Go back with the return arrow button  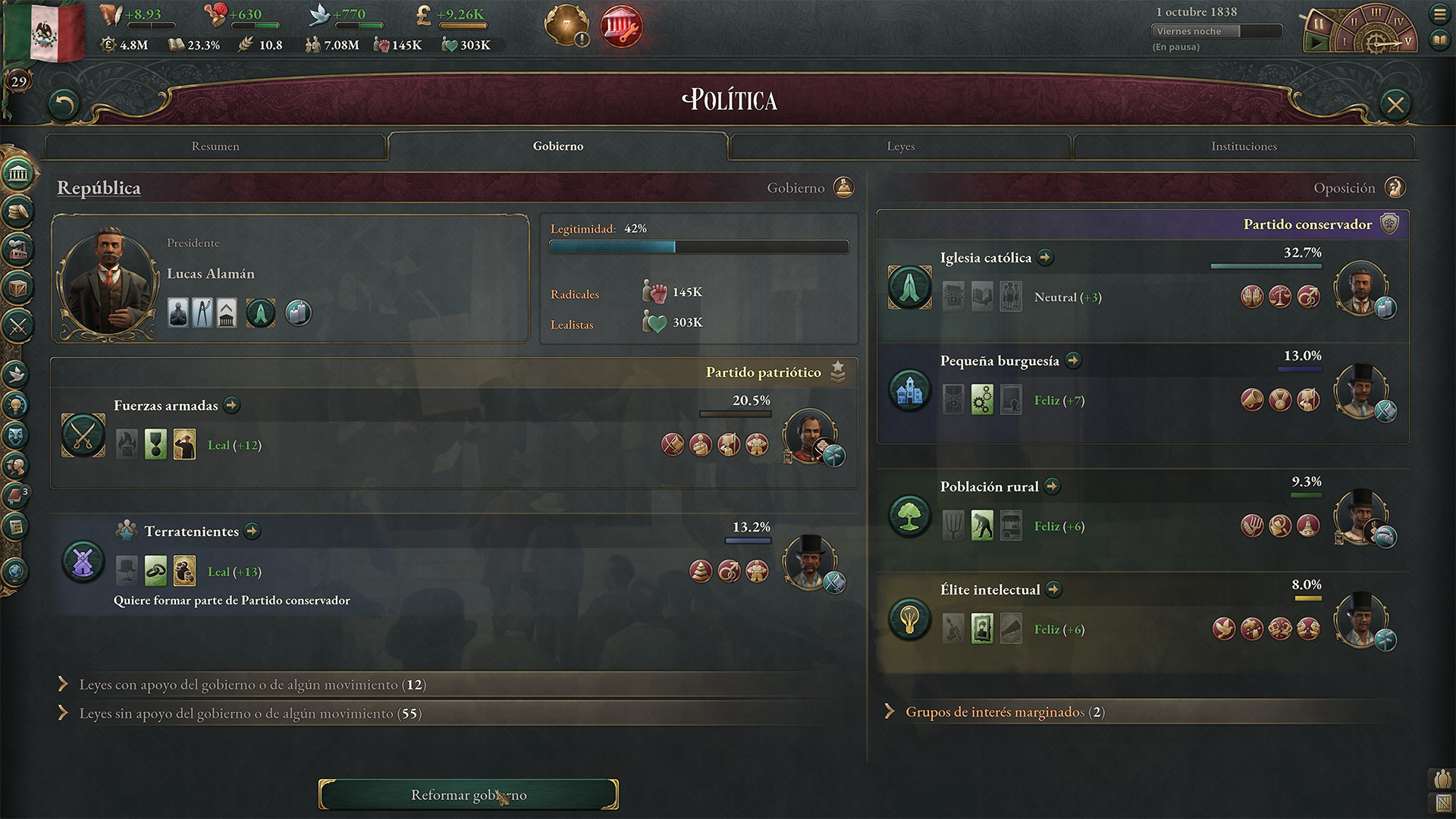(64, 105)
